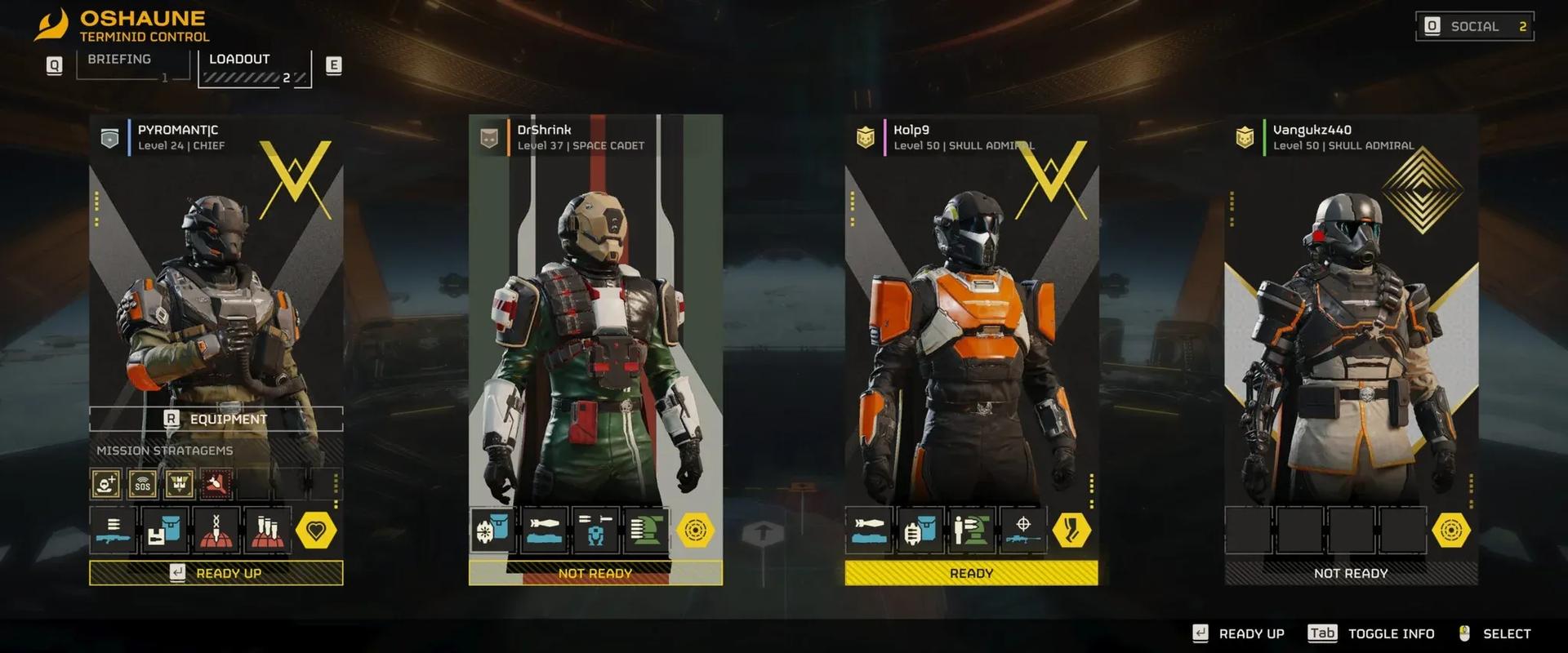Click Pyromant|C's yellow heart booster icon
Image resolution: width=1568 pixels, height=653 pixels.
[x=317, y=529]
